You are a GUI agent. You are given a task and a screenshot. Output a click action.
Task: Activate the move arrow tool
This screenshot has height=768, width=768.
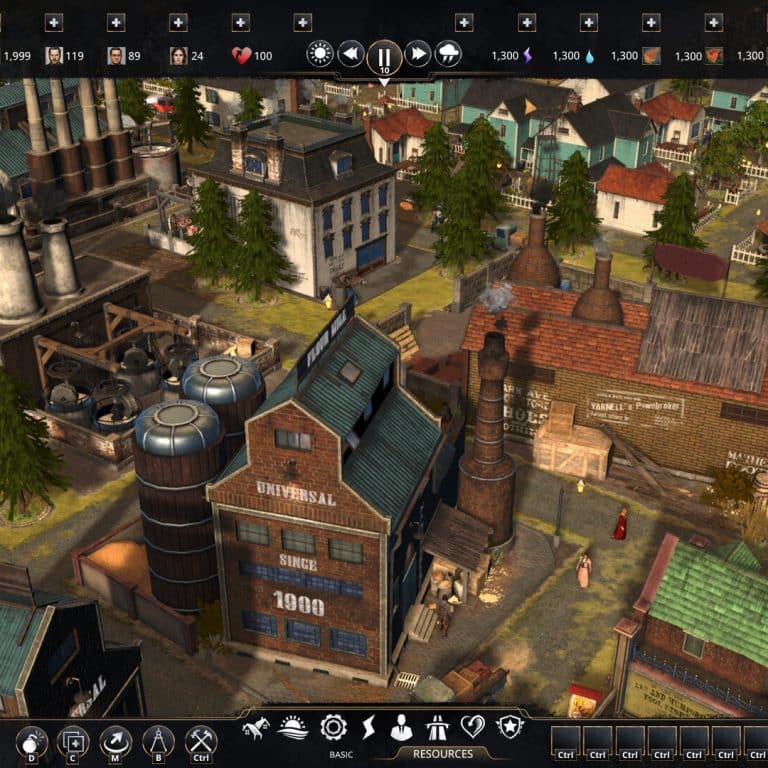click(116, 742)
